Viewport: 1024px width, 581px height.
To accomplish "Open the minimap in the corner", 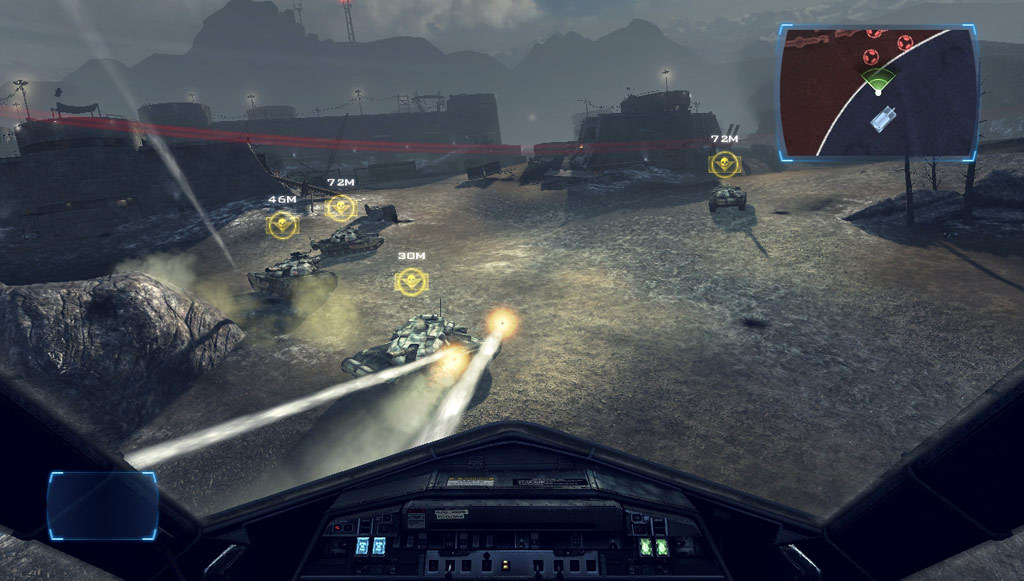I will coord(878,92).
